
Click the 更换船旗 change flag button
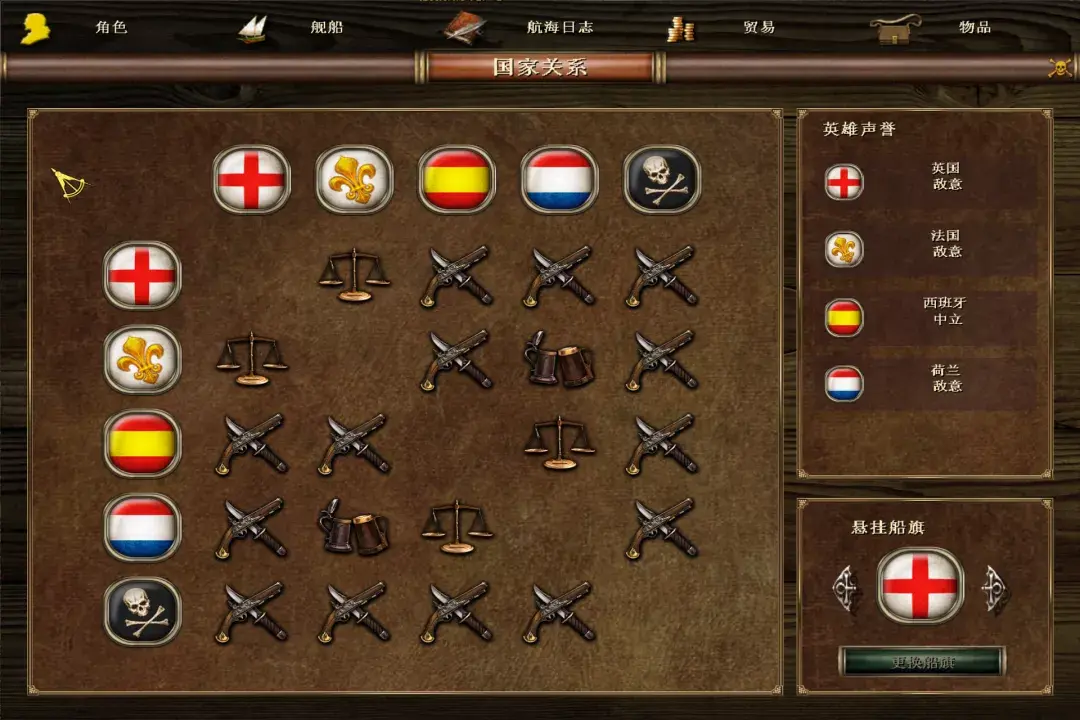pos(920,662)
